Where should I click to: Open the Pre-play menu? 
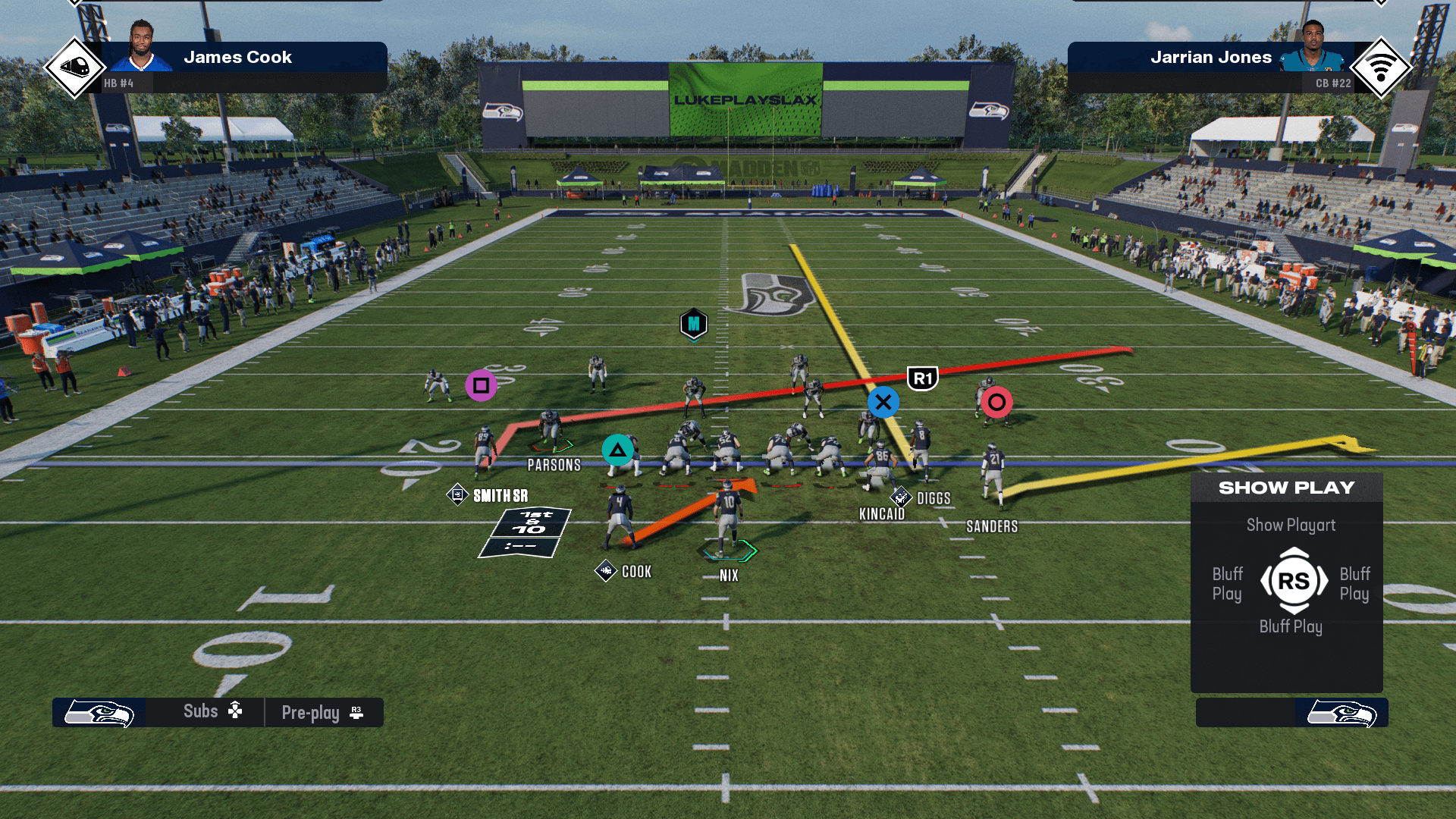[322, 713]
